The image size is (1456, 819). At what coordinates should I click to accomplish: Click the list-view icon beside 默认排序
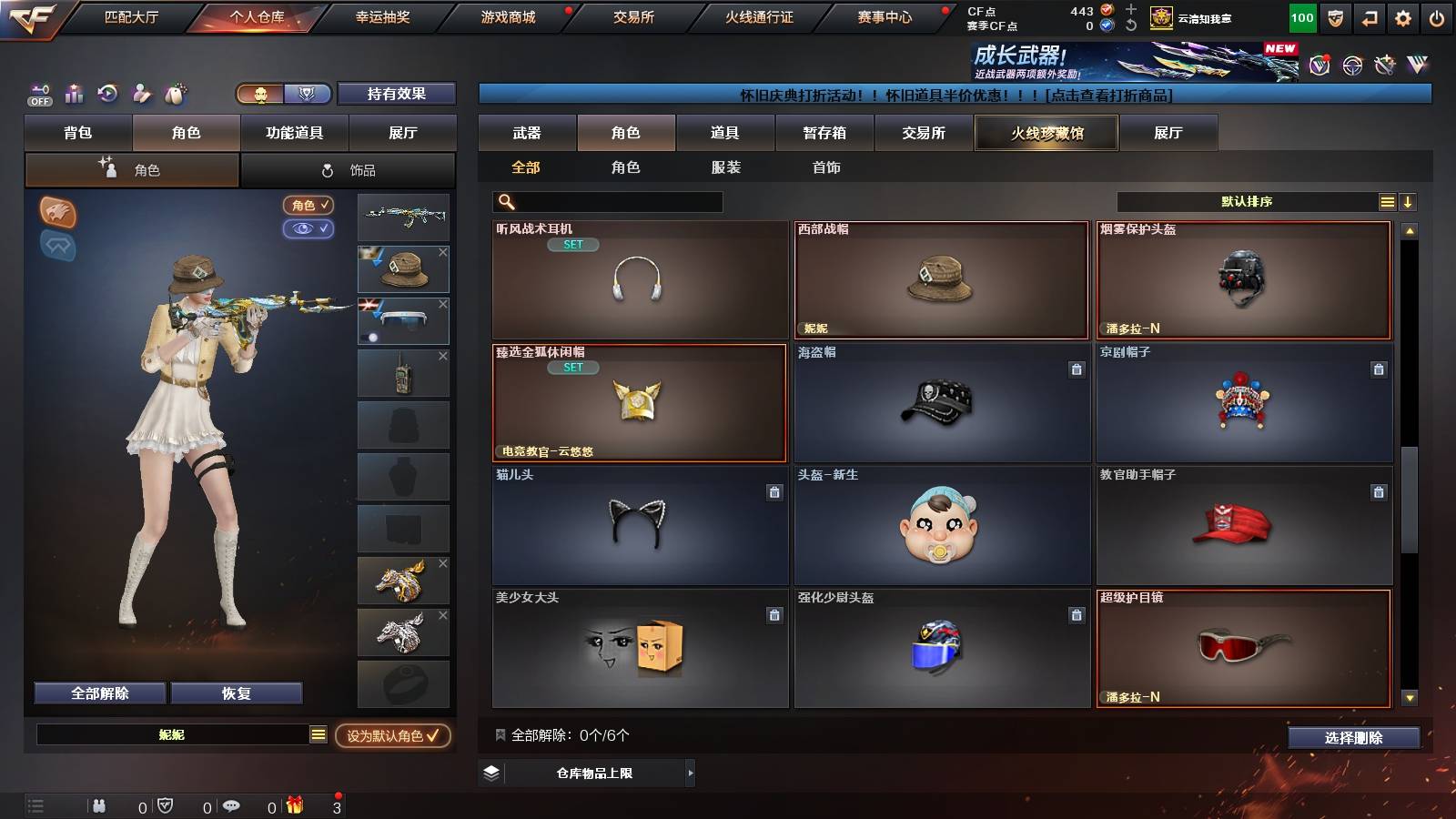[1387, 201]
